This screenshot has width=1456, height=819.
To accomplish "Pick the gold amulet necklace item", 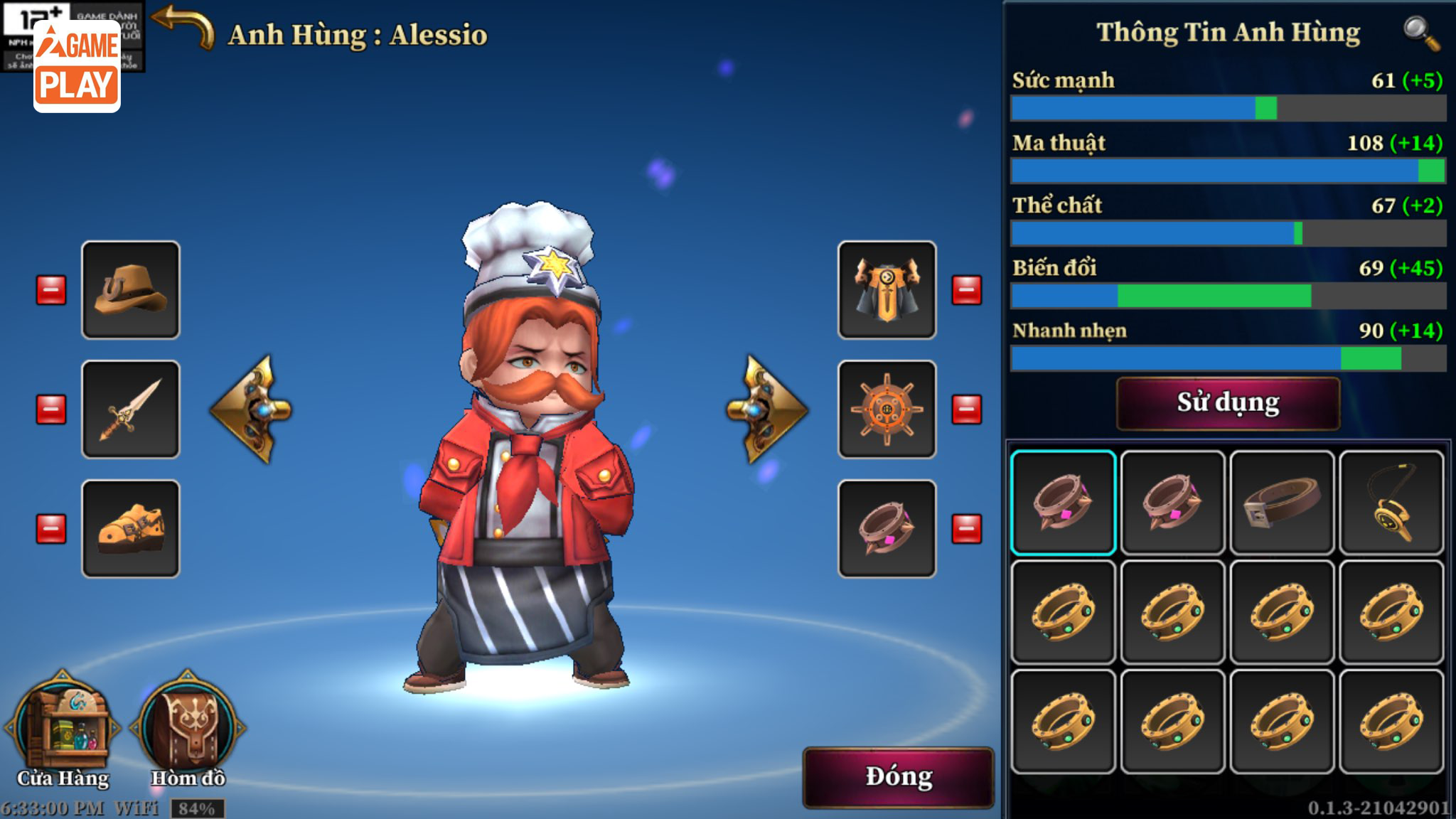I will 1391,503.
